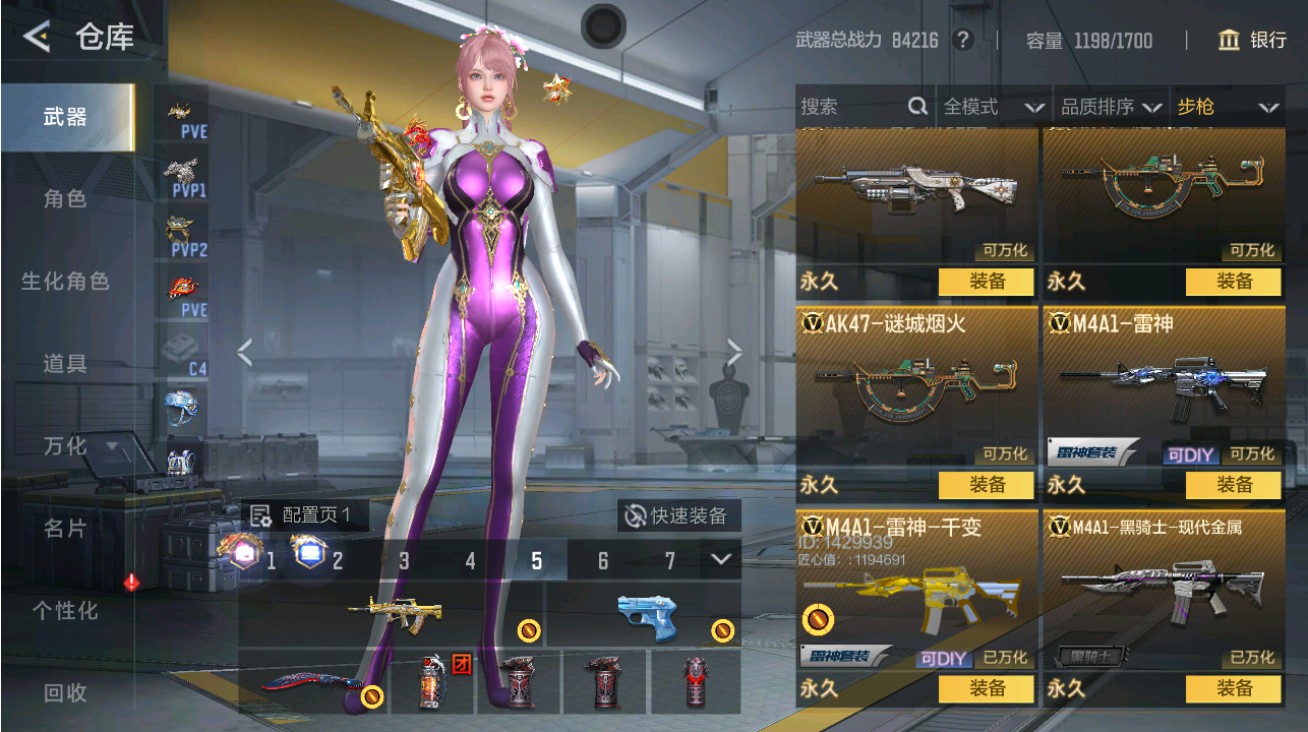Equip the M4A1-雷神 rifle

tap(1233, 485)
